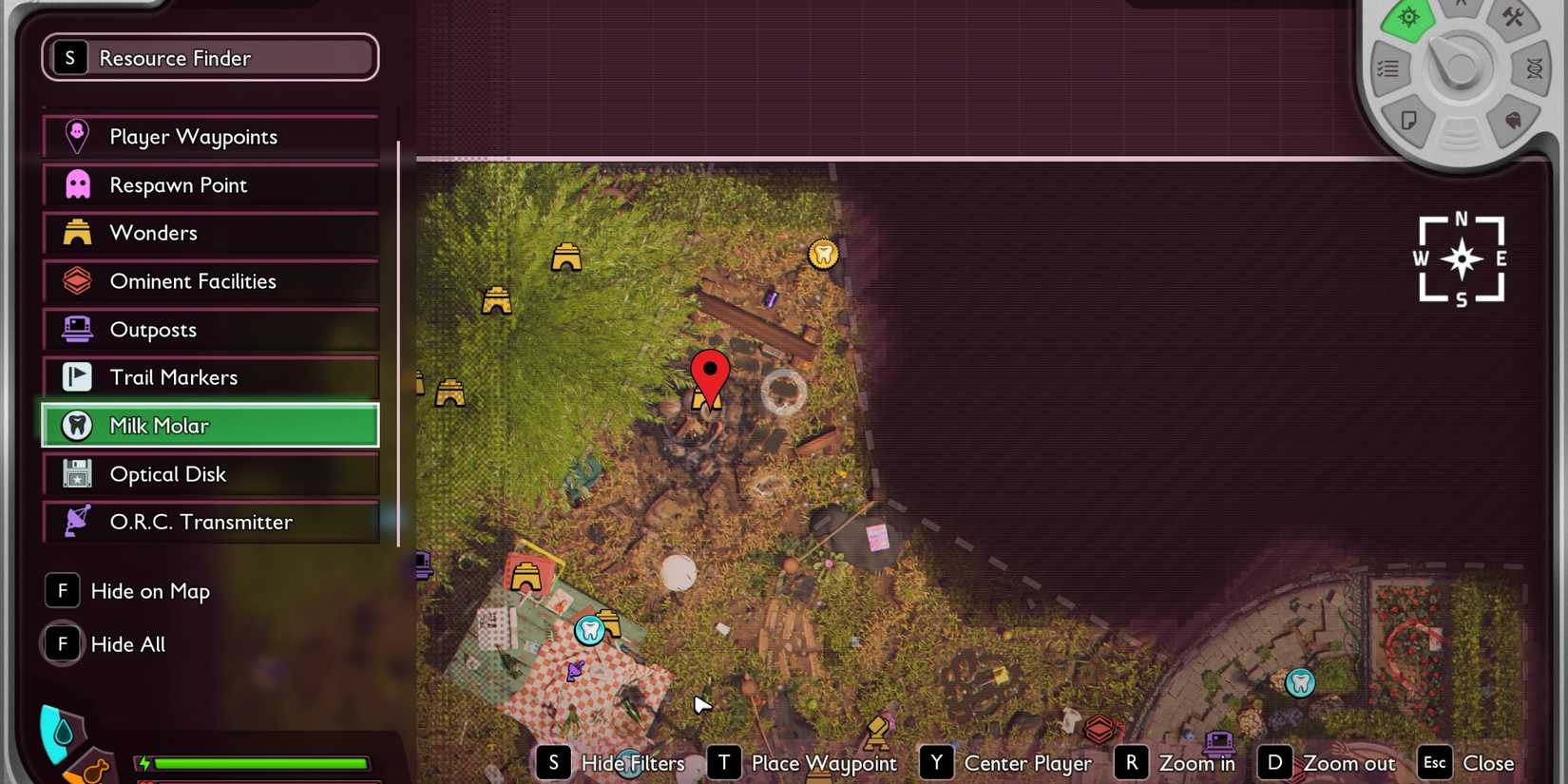Expand the Outposts filter entry

click(x=209, y=330)
